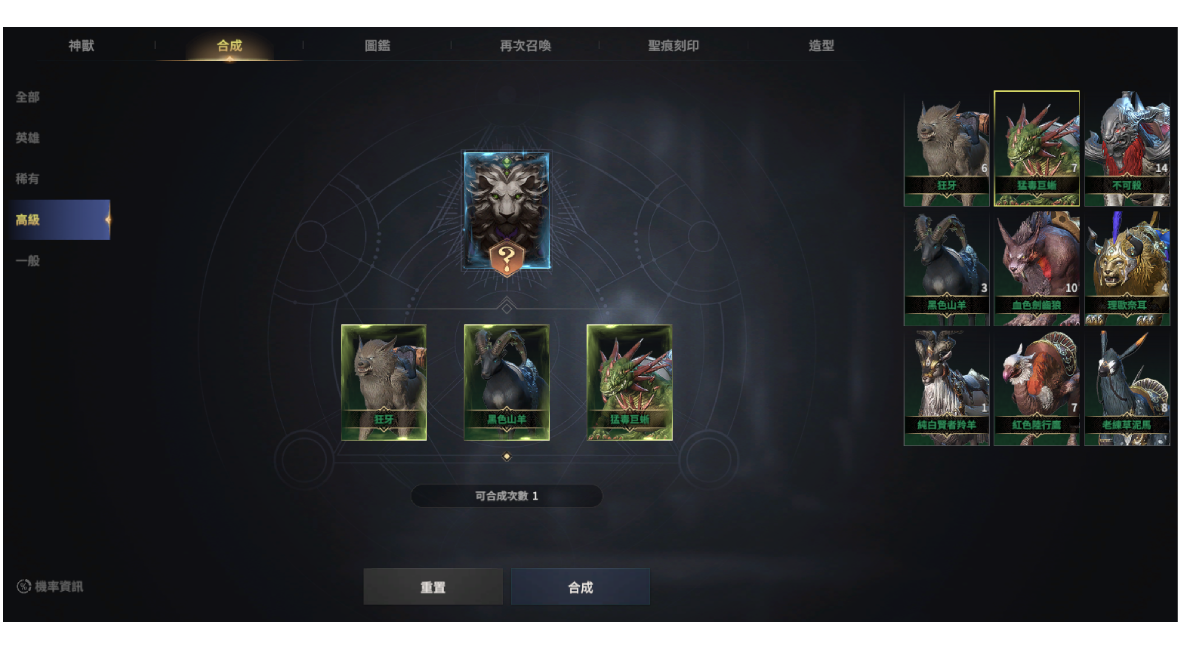Select the 純白賢者羚羊 card
This screenshot has height=650, width=1180.
tap(946, 388)
